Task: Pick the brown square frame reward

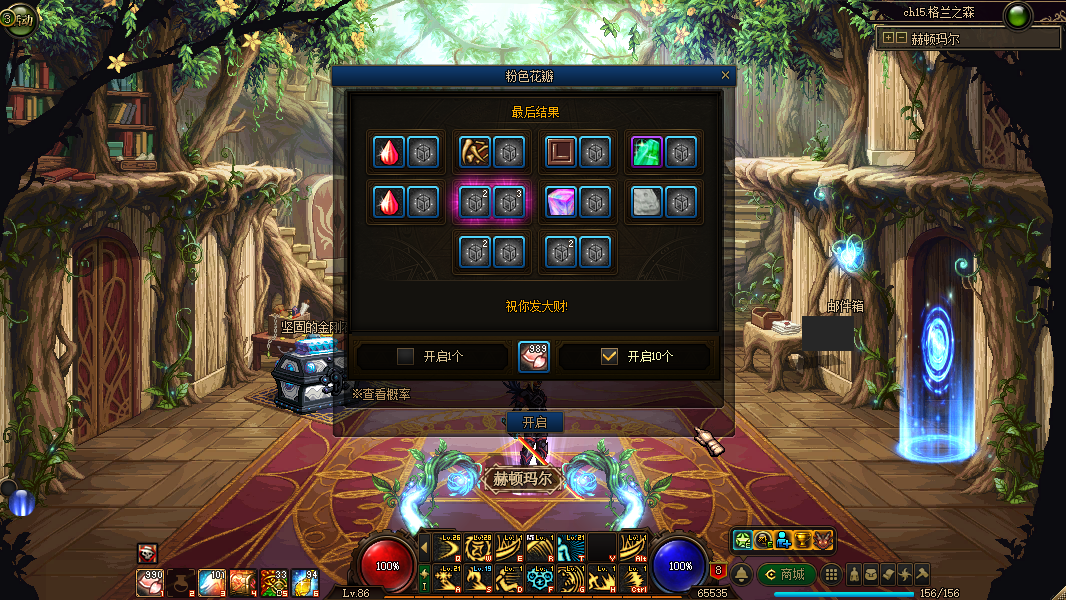Action: pyautogui.click(x=561, y=153)
